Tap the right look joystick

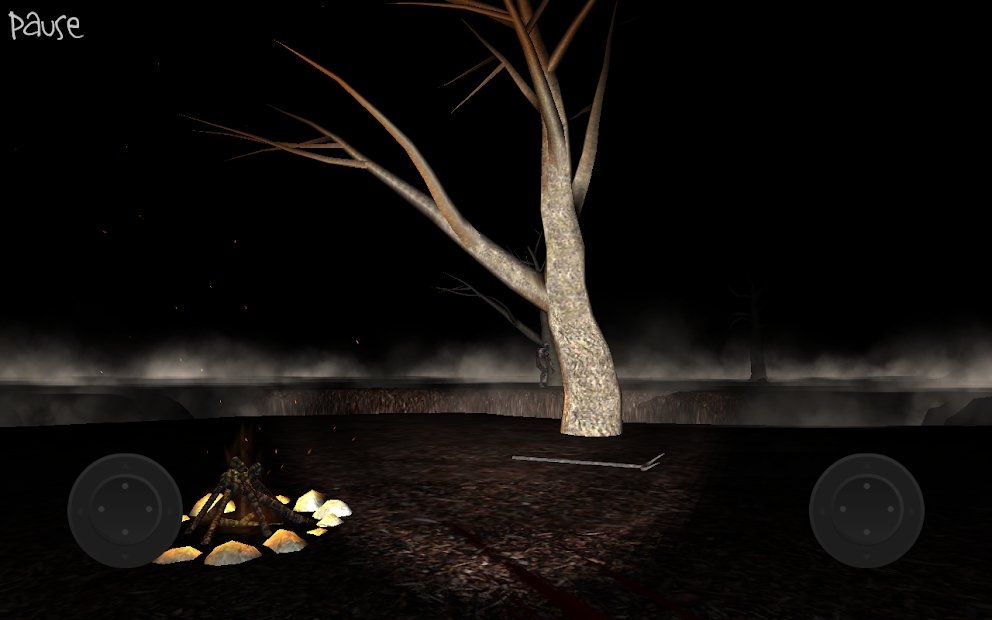[x=866, y=510]
